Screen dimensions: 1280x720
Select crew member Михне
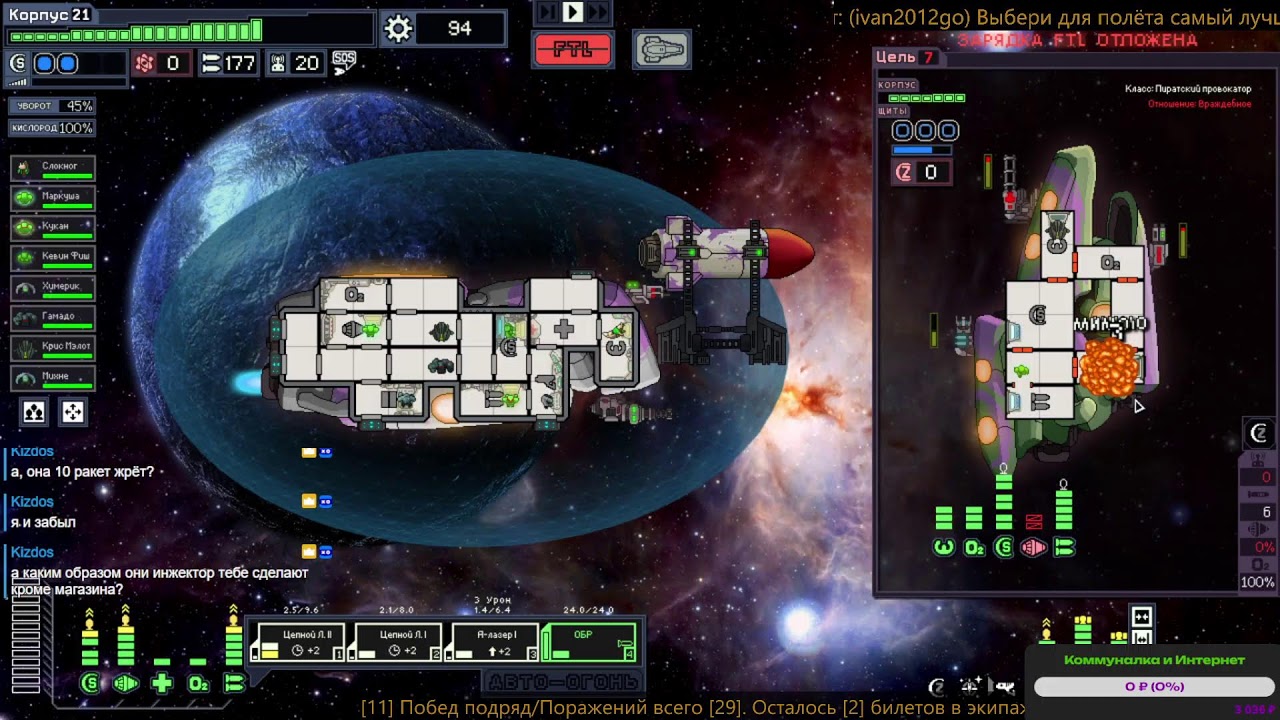pos(53,378)
